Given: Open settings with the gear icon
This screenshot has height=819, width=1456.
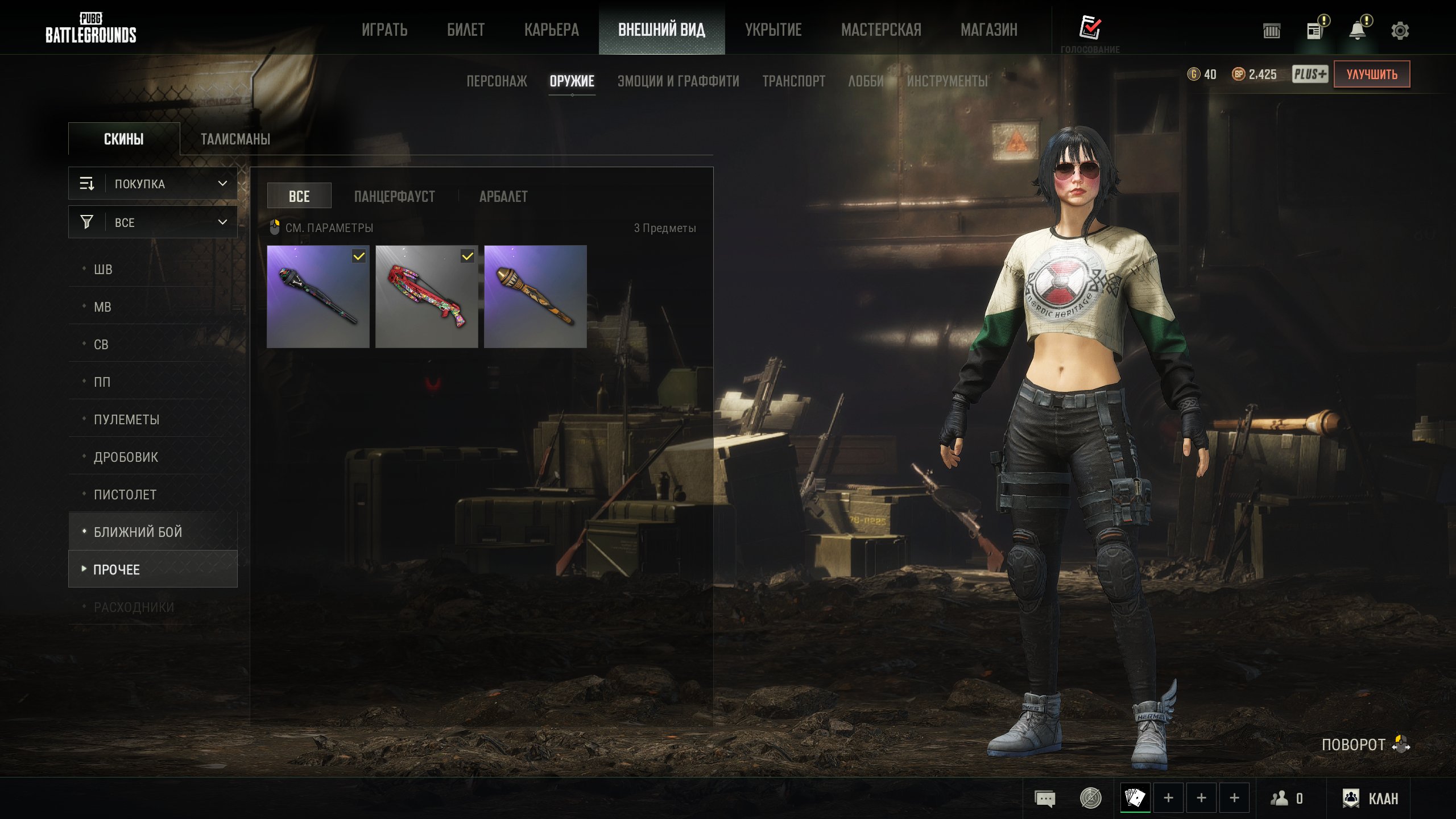Looking at the screenshot, I should point(1400,31).
